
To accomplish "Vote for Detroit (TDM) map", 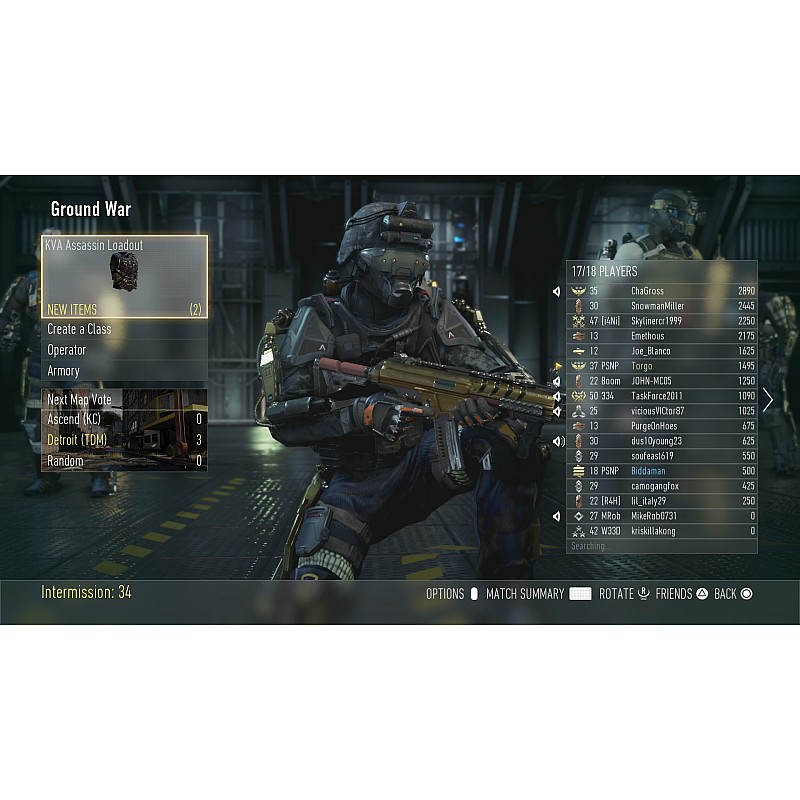I will [x=124, y=440].
